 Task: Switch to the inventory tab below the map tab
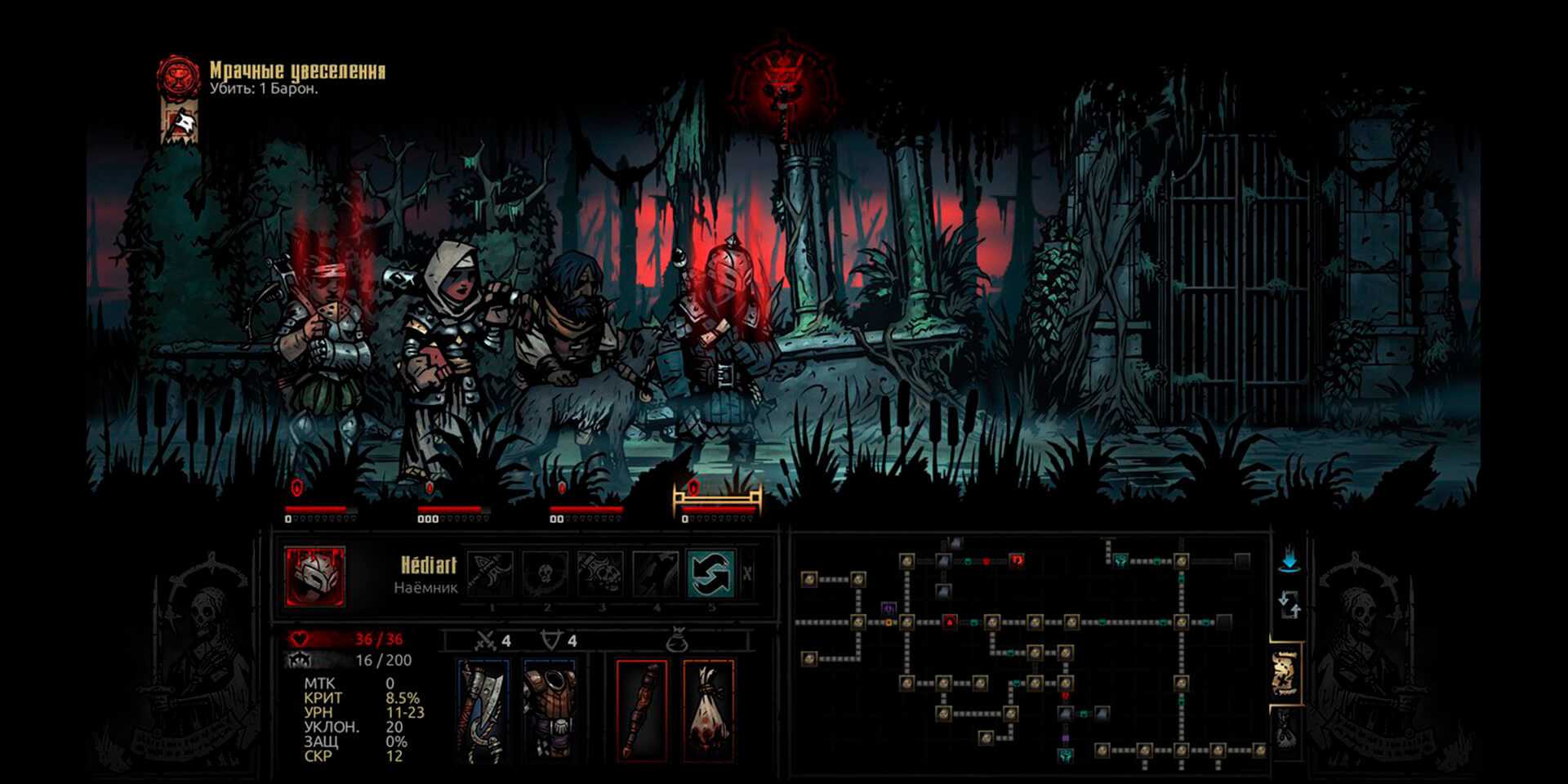pos(1285,728)
